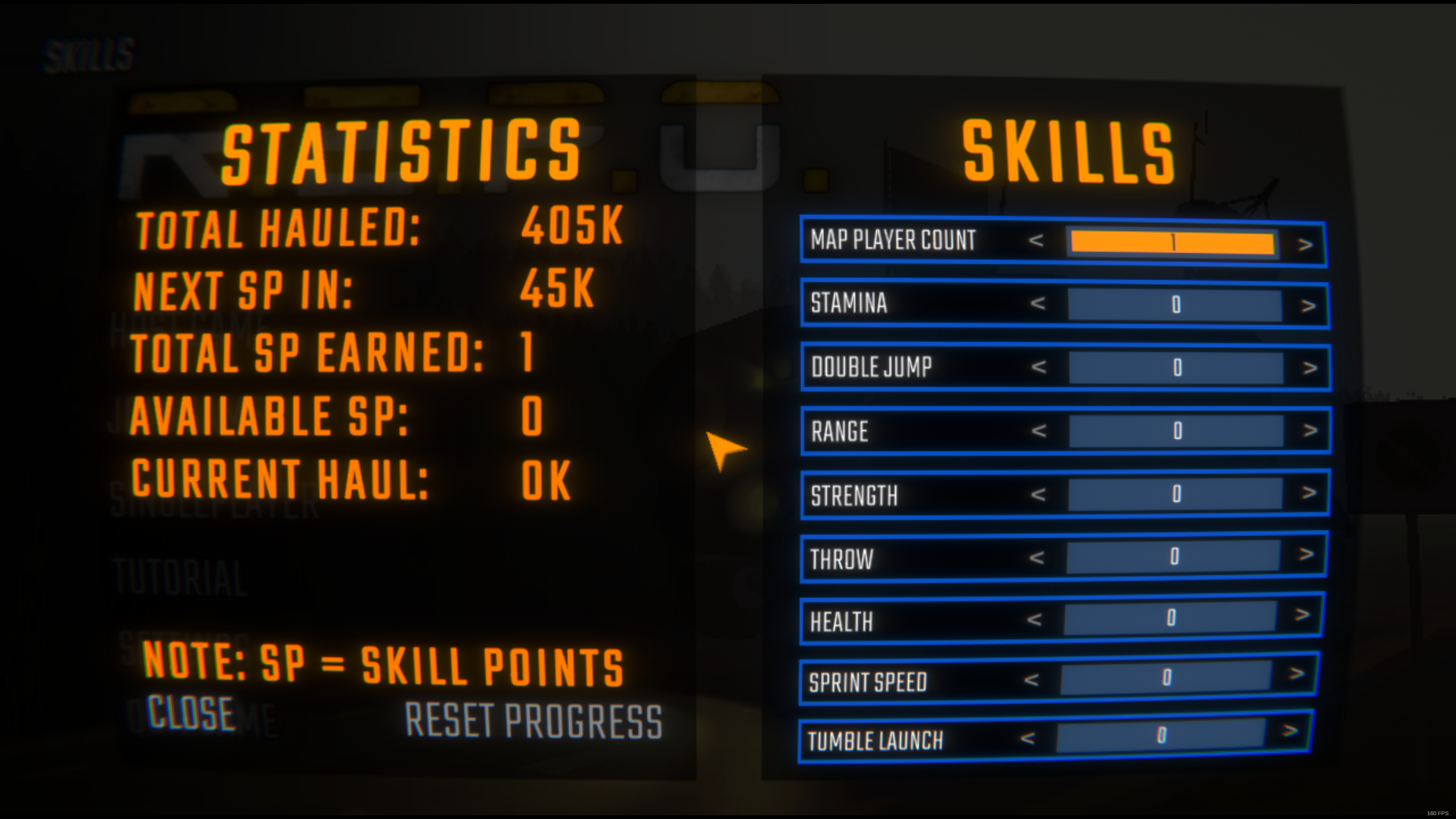The image size is (1456, 819).
Task: Increase Map Player Count with right arrow
Action: 1304,245
